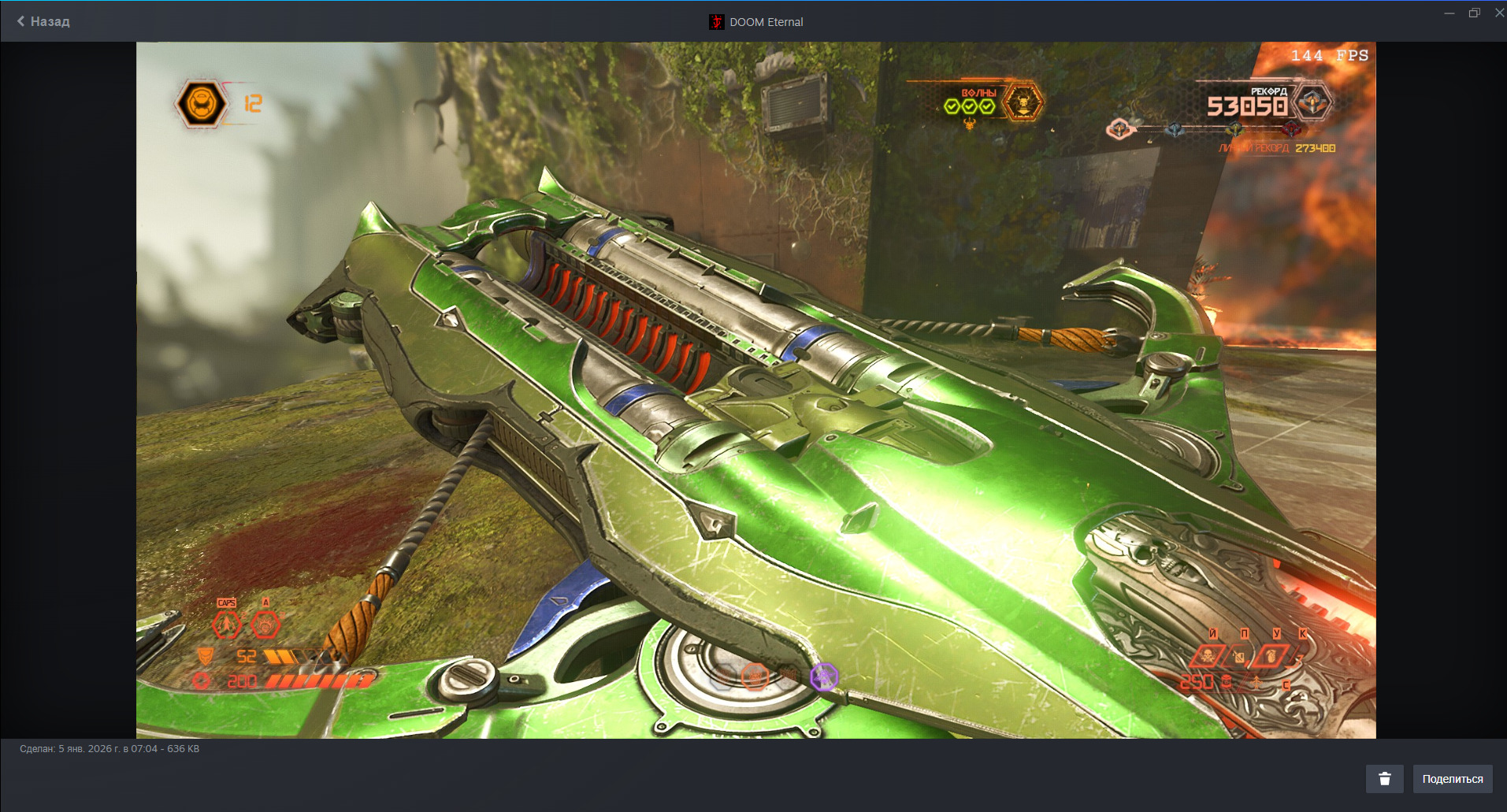Activate the flaming demon face ability icon

point(265,625)
